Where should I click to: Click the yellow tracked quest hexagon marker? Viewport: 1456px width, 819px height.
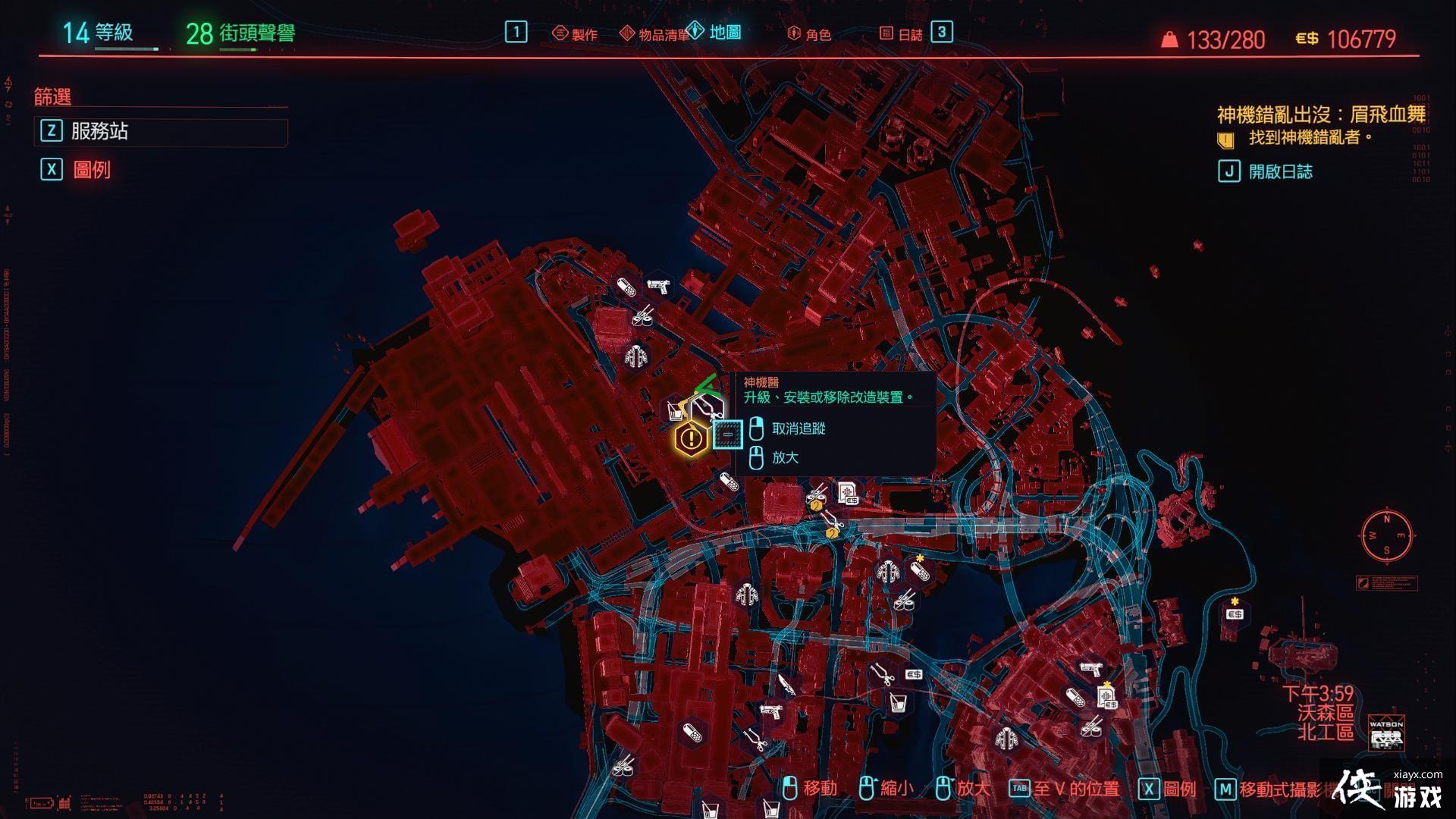pos(691,438)
